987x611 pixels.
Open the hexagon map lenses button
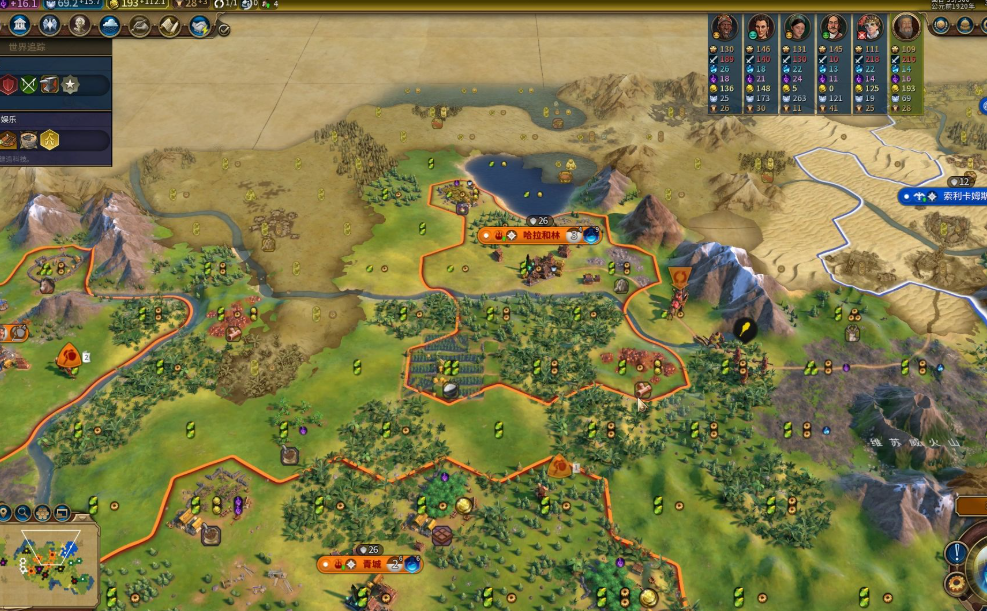(43, 513)
